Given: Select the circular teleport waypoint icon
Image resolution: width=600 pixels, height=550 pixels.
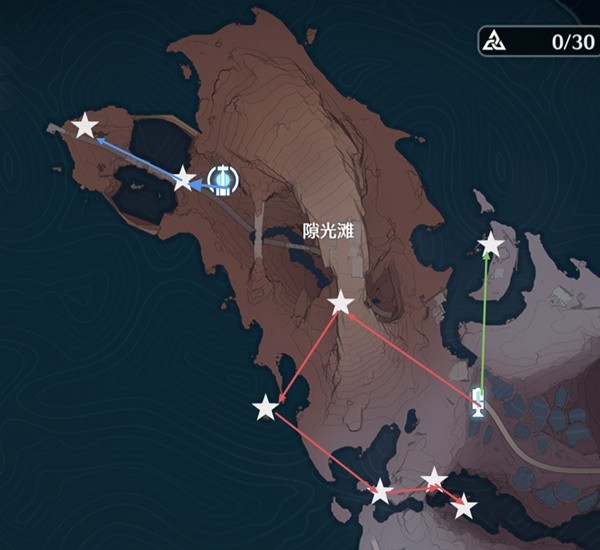Looking at the screenshot, I should click(x=223, y=179).
